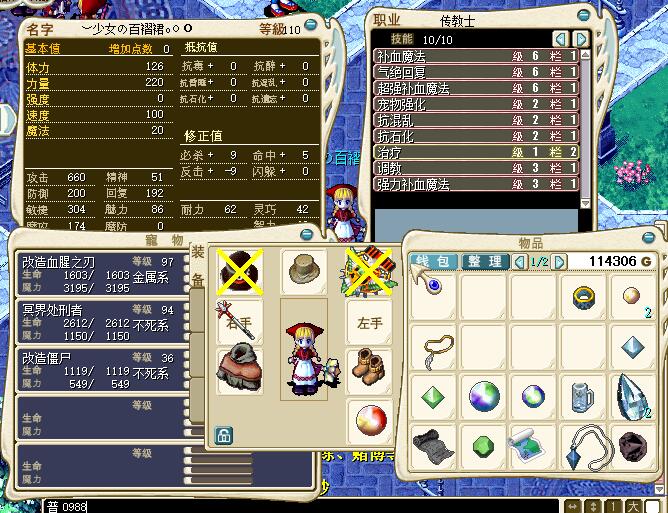Open the 钱包 wallet tab
Screen dimensions: 668x513
tap(435, 262)
